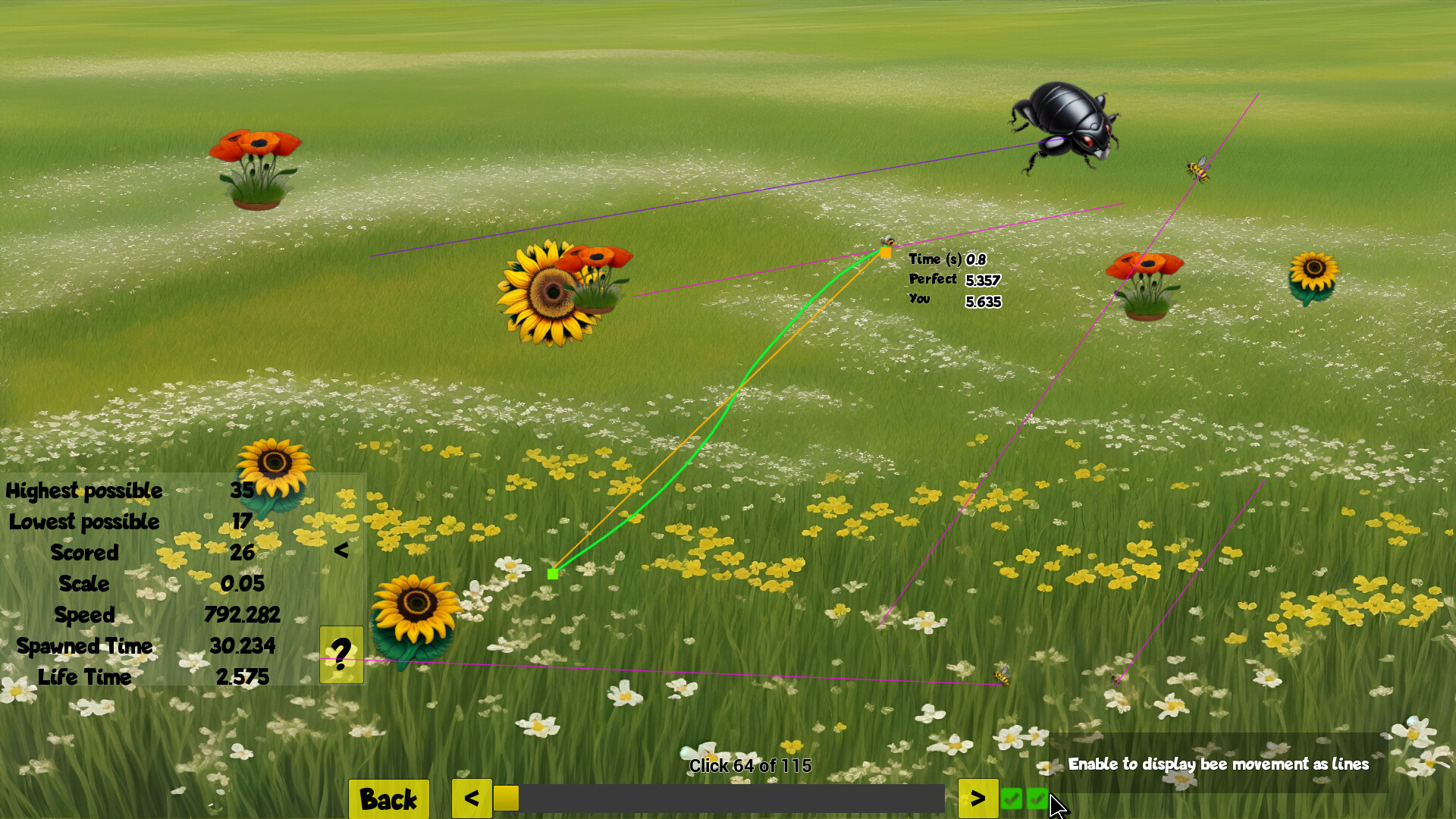The image size is (1456, 819).
Task: Click the green square start marker of the path
Action: coord(552,574)
